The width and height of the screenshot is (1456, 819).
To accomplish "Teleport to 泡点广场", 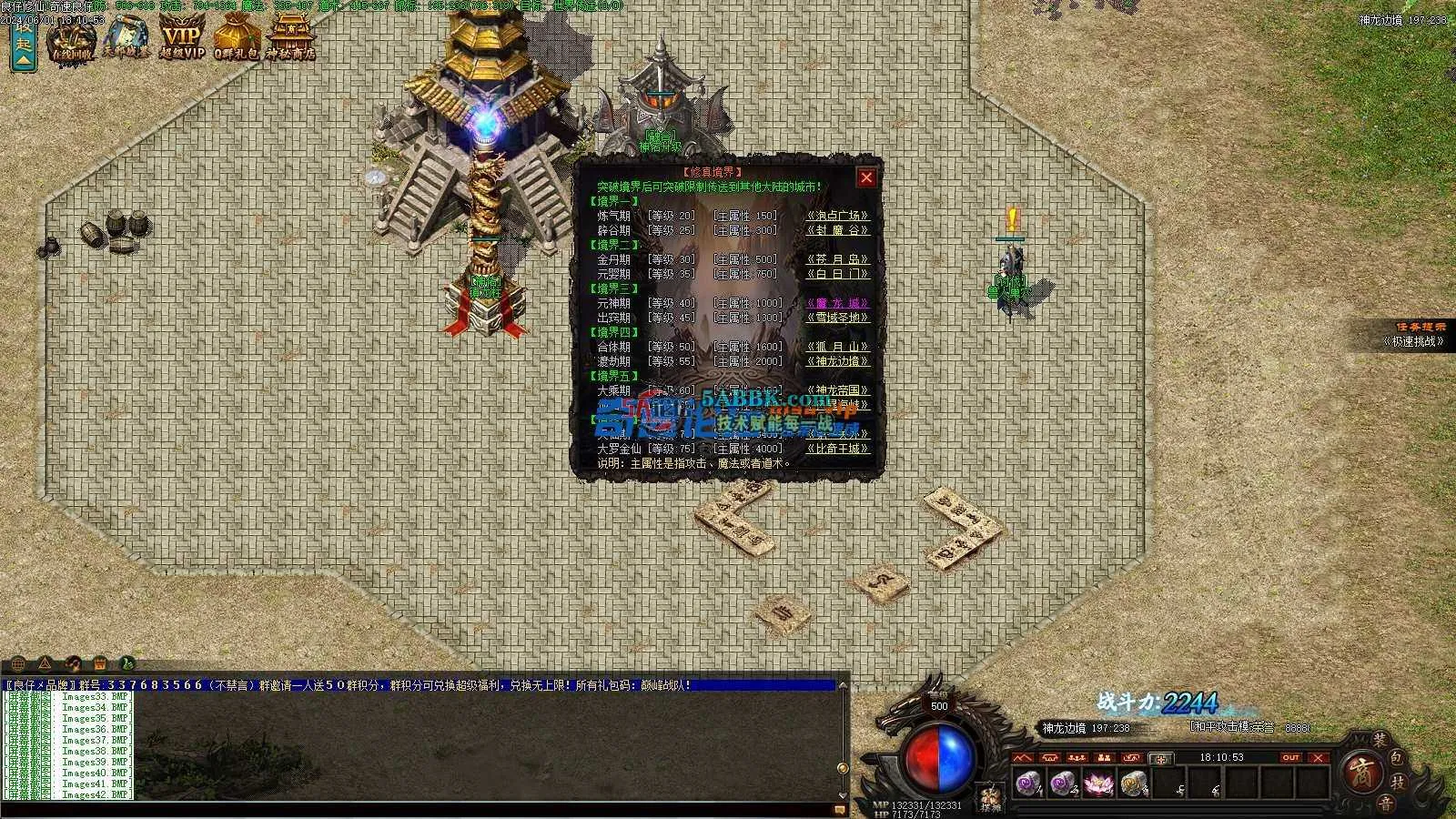I will (x=837, y=217).
